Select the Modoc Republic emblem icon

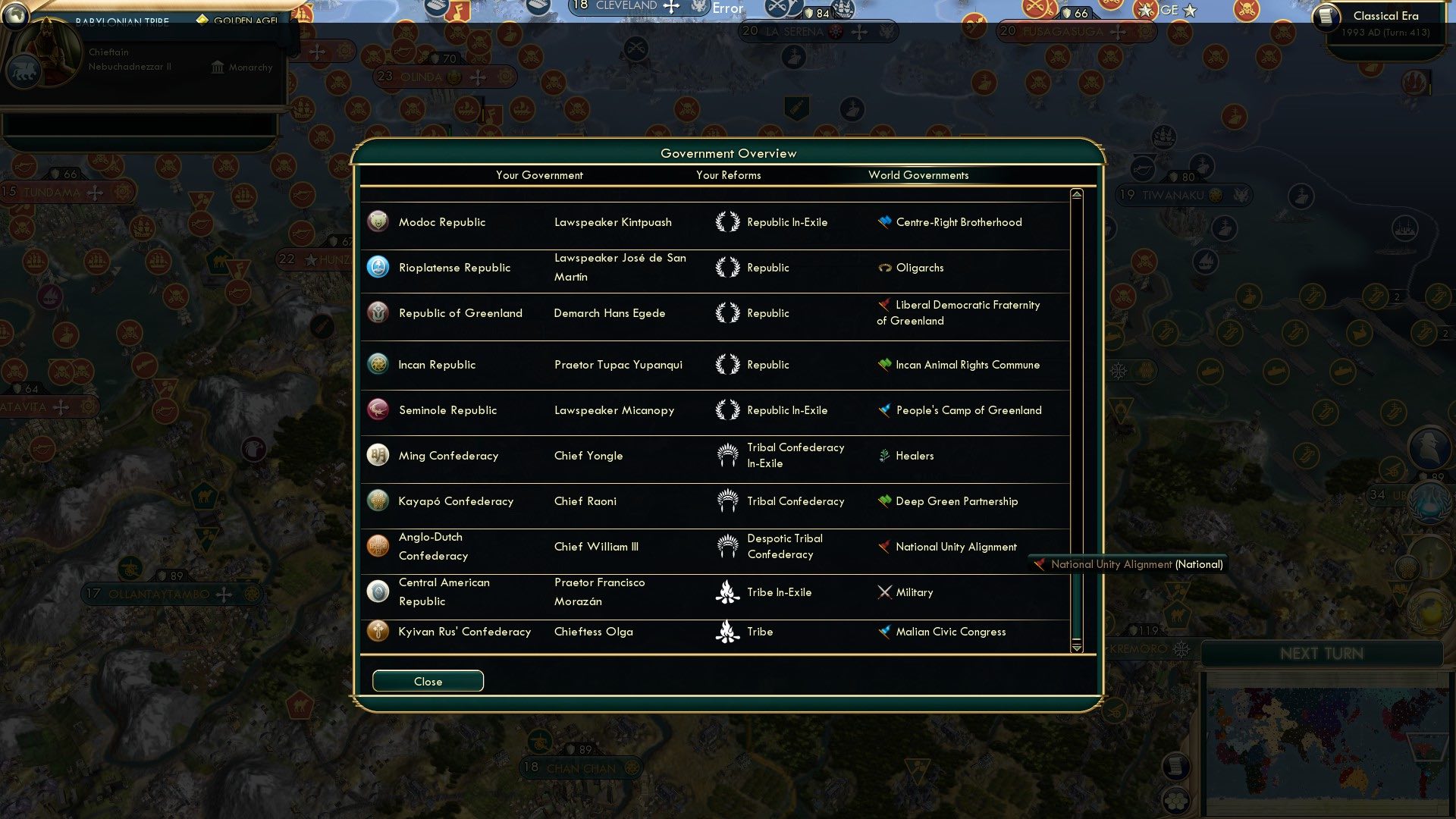click(378, 221)
